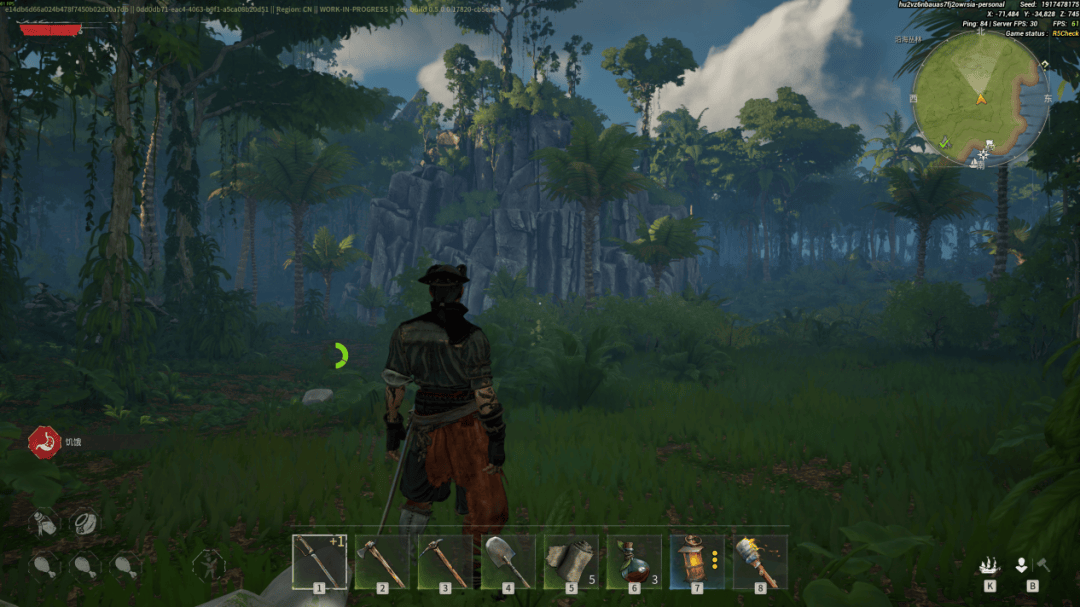This screenshot has width=1080, height=607.
Task: Use the bandage roll in slot 5
Action: pyautogui.click(x=571, y=561)
